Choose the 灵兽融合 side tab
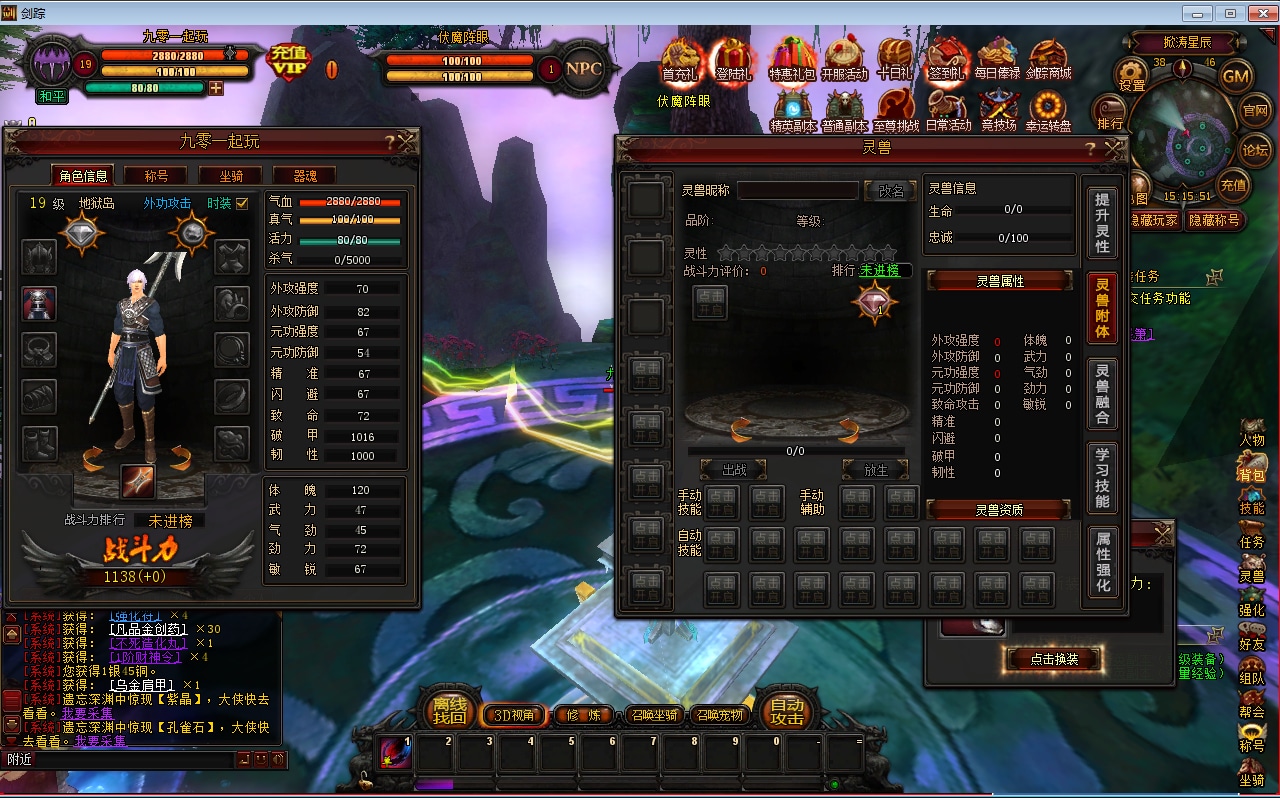 (1102, 394)
